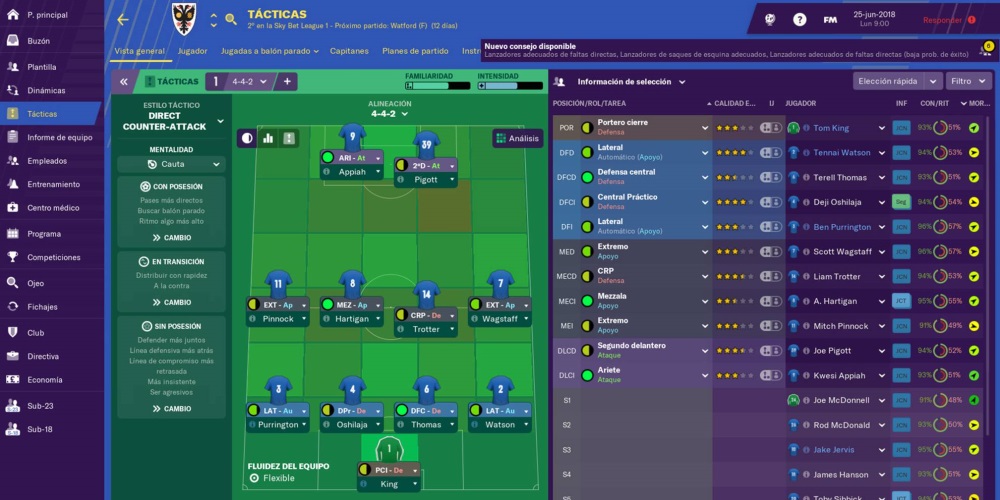The image size is (1000, 500).
Task: Open the Cauta mentality dropdown
Action: coord(172,164)
